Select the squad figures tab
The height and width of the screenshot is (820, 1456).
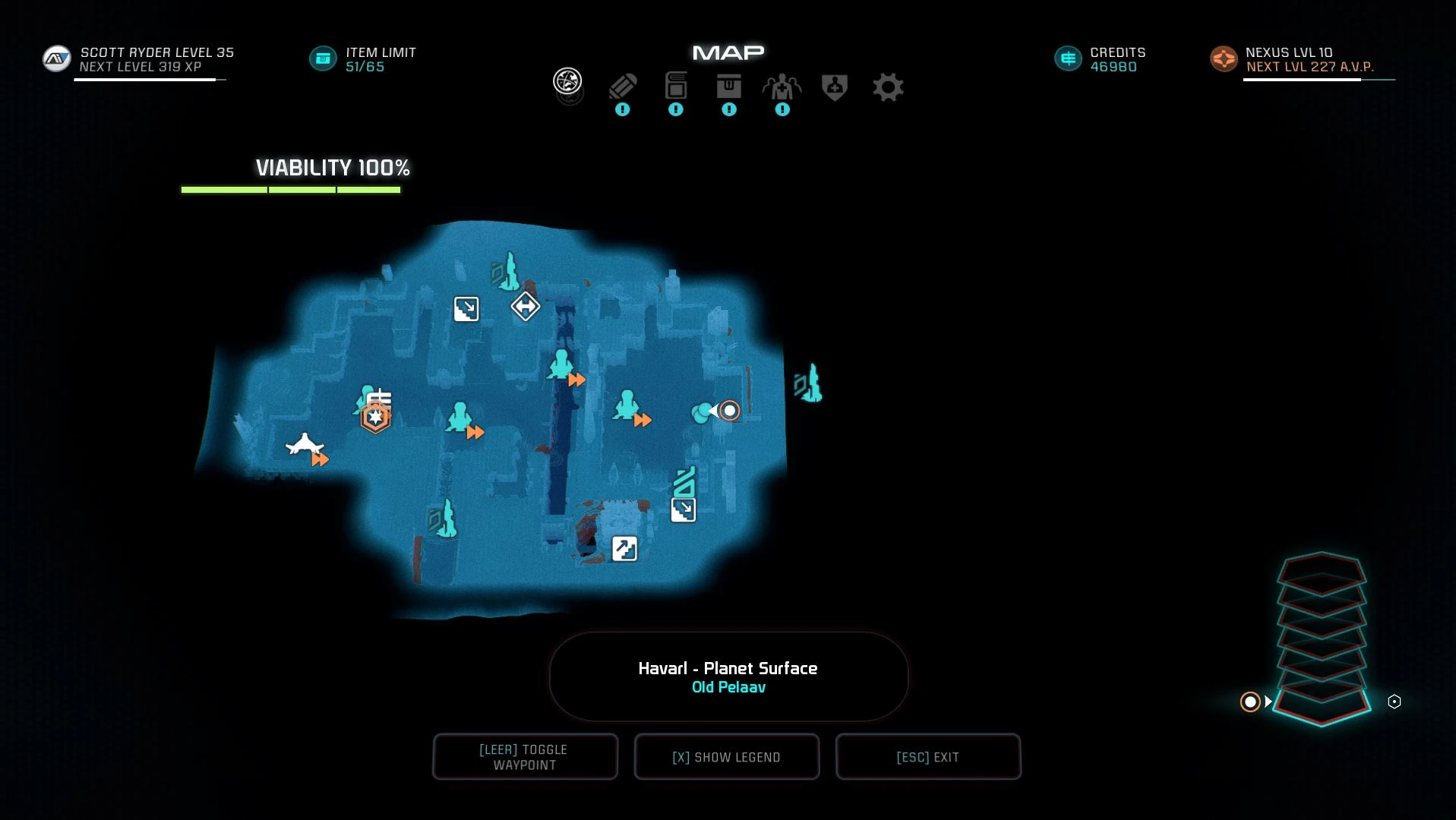(782, 87)
